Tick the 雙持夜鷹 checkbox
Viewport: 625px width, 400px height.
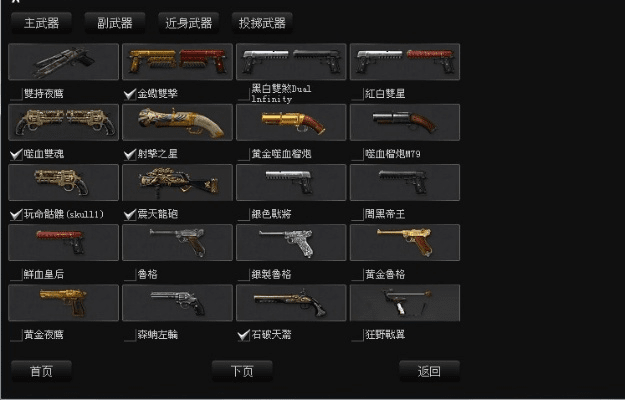click(15, 94)
